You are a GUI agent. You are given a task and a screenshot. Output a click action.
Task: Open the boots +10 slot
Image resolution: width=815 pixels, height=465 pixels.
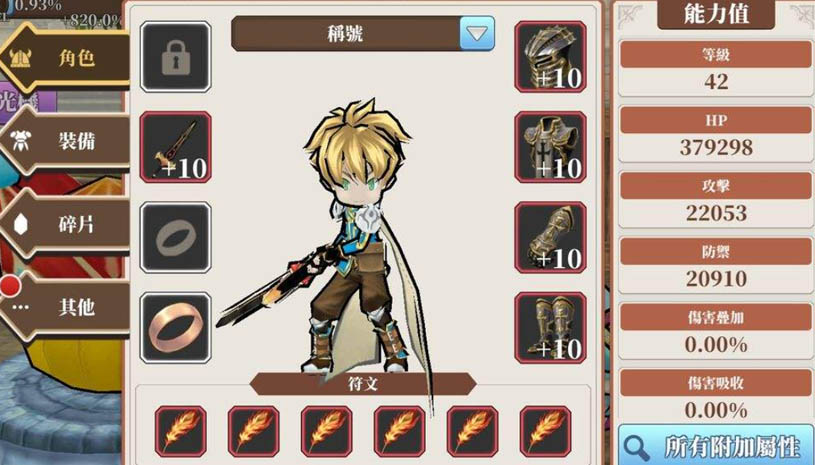point(550,327)
